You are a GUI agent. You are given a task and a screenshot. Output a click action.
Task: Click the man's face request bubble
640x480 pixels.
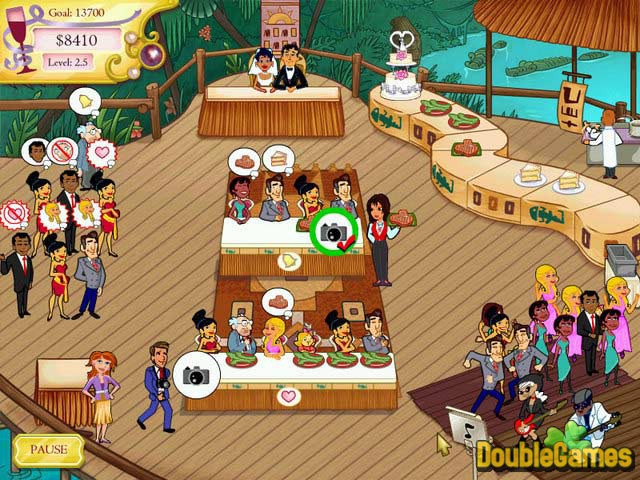(x=35, y=152)
